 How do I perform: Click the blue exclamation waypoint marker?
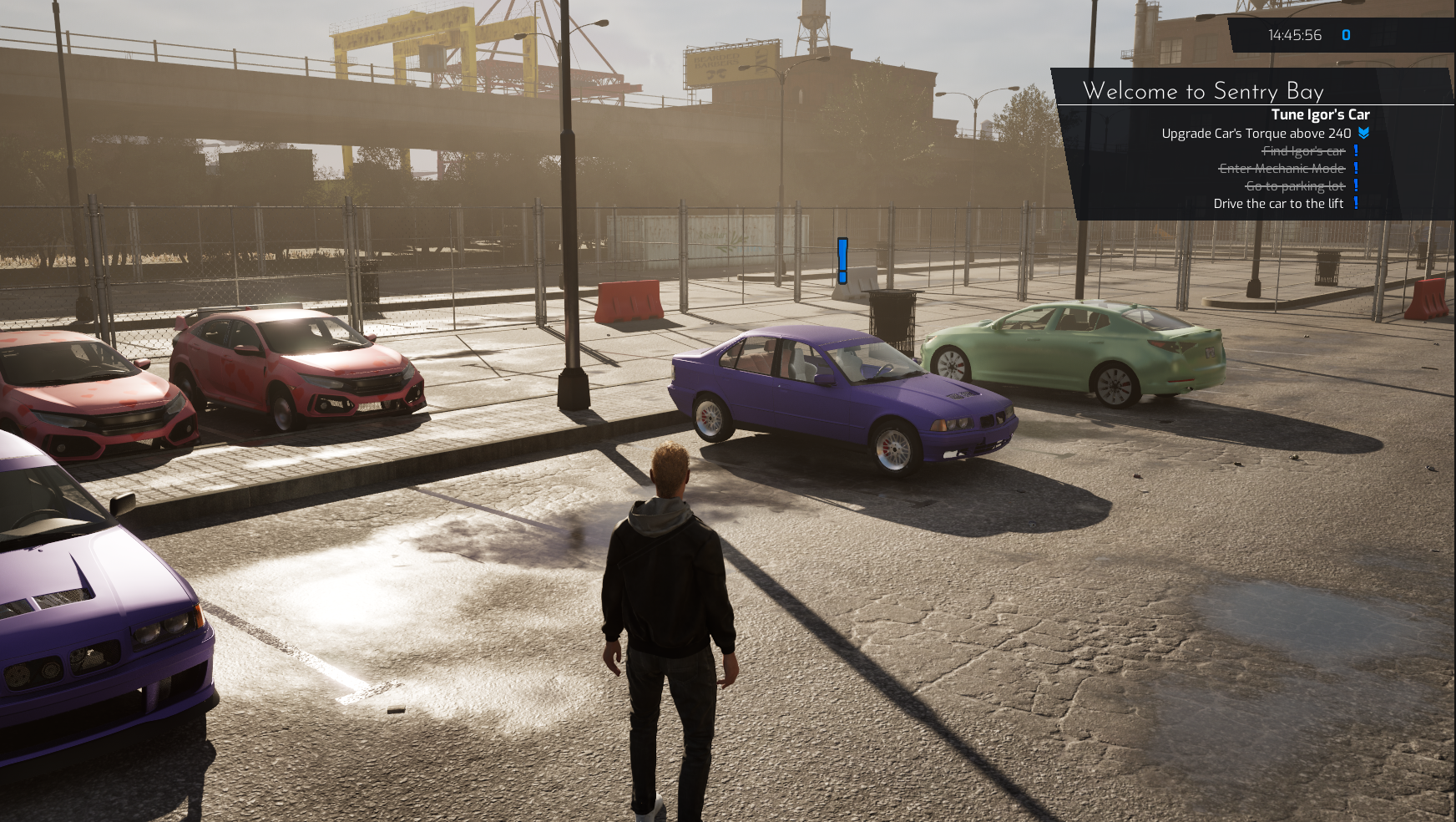click(x=842, y=261)
